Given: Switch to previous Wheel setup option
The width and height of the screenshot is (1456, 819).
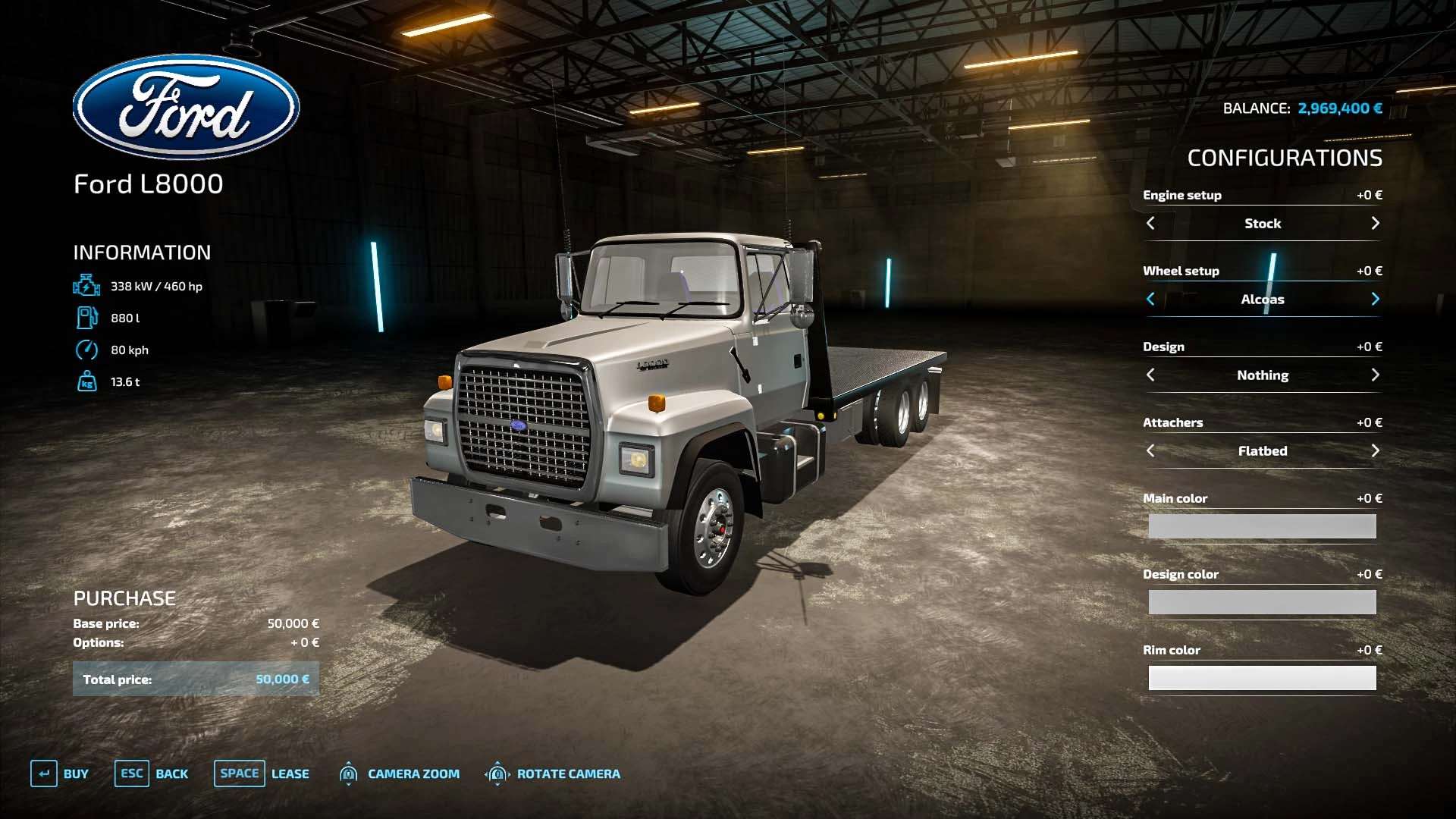Looking at the screenshot, I should click(1150, 300).
